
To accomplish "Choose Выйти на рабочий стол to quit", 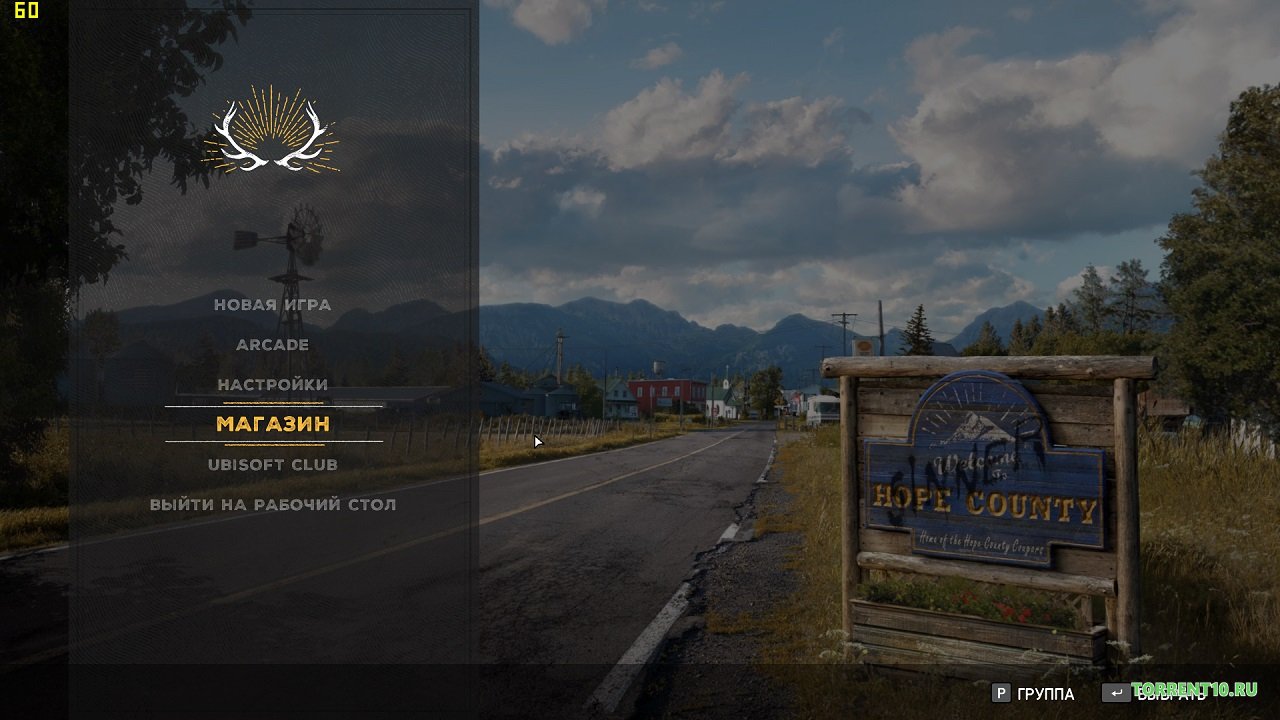I will click(272, 505).
